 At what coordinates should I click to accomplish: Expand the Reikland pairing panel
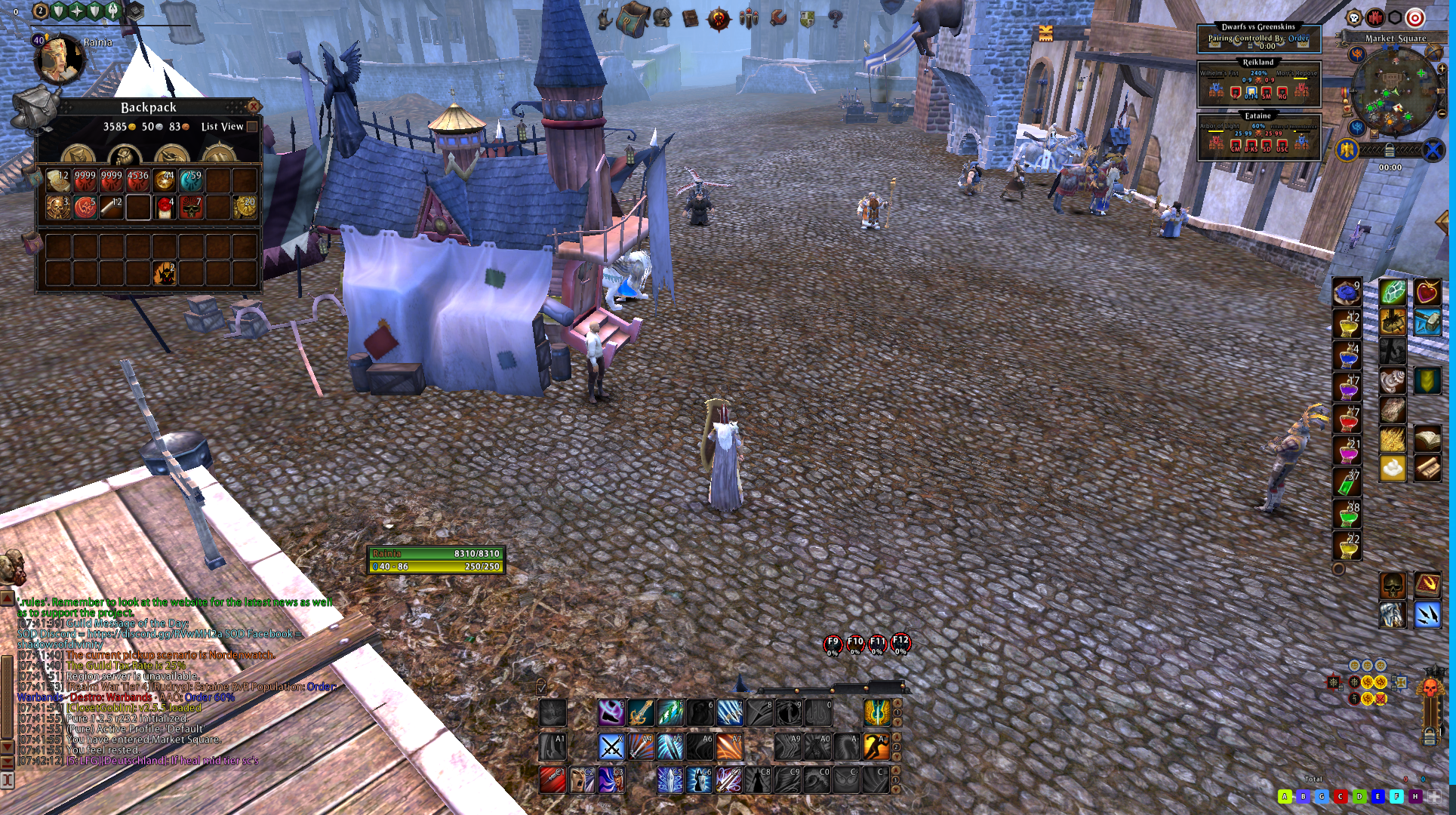click(x=1259, y=61)
